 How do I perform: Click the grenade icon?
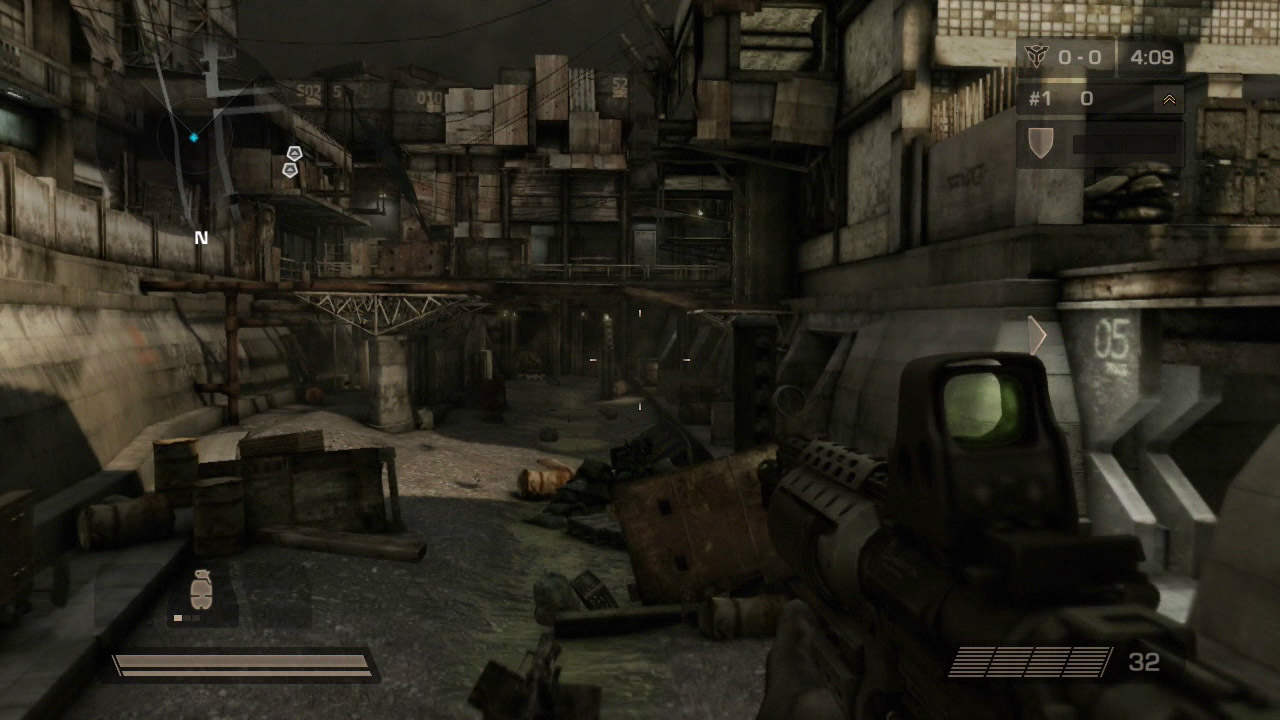coord(201,589)
